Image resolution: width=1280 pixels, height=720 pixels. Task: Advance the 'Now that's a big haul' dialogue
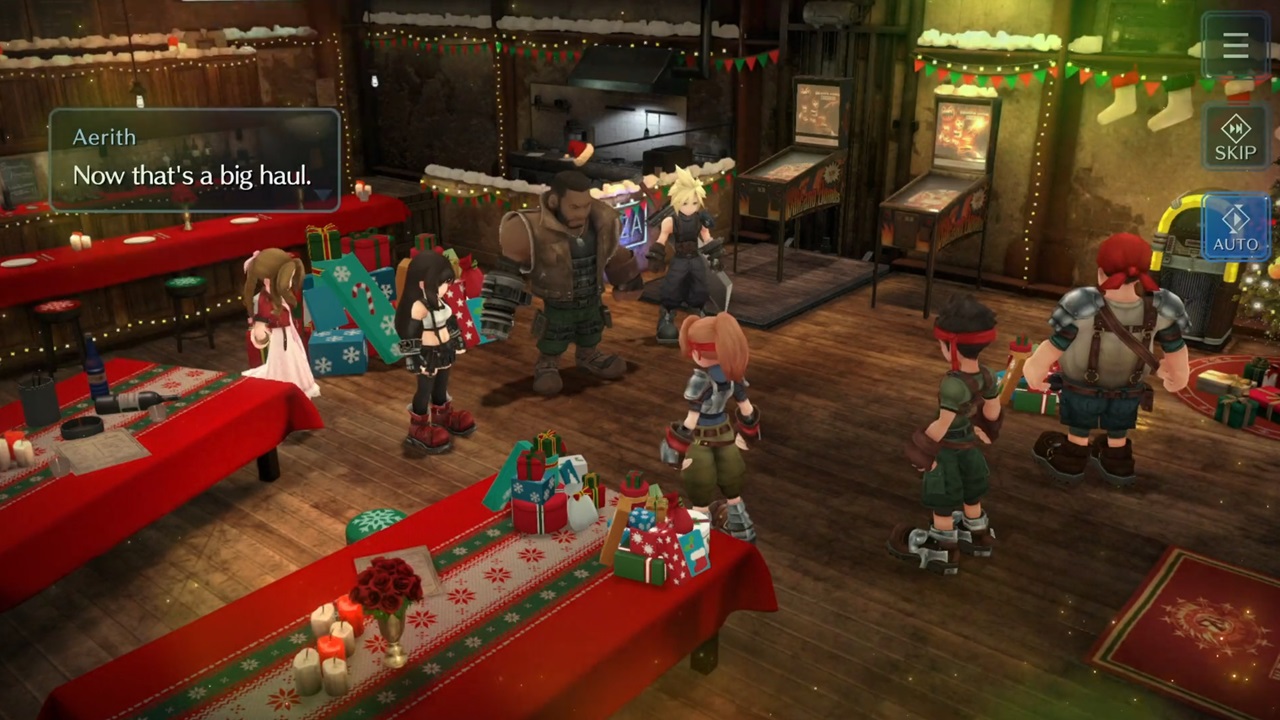tap(192, 175)
